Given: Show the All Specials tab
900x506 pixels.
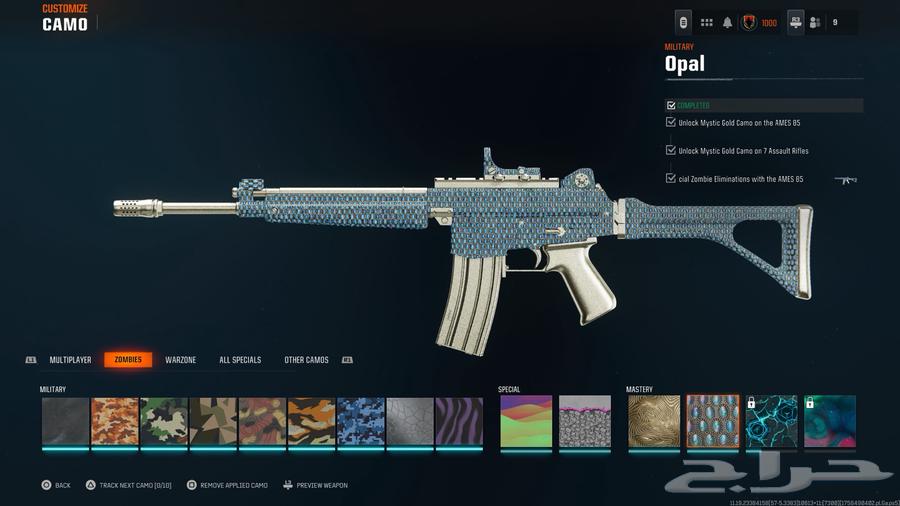Looking at the screenshot, I should tap(240, 360).
